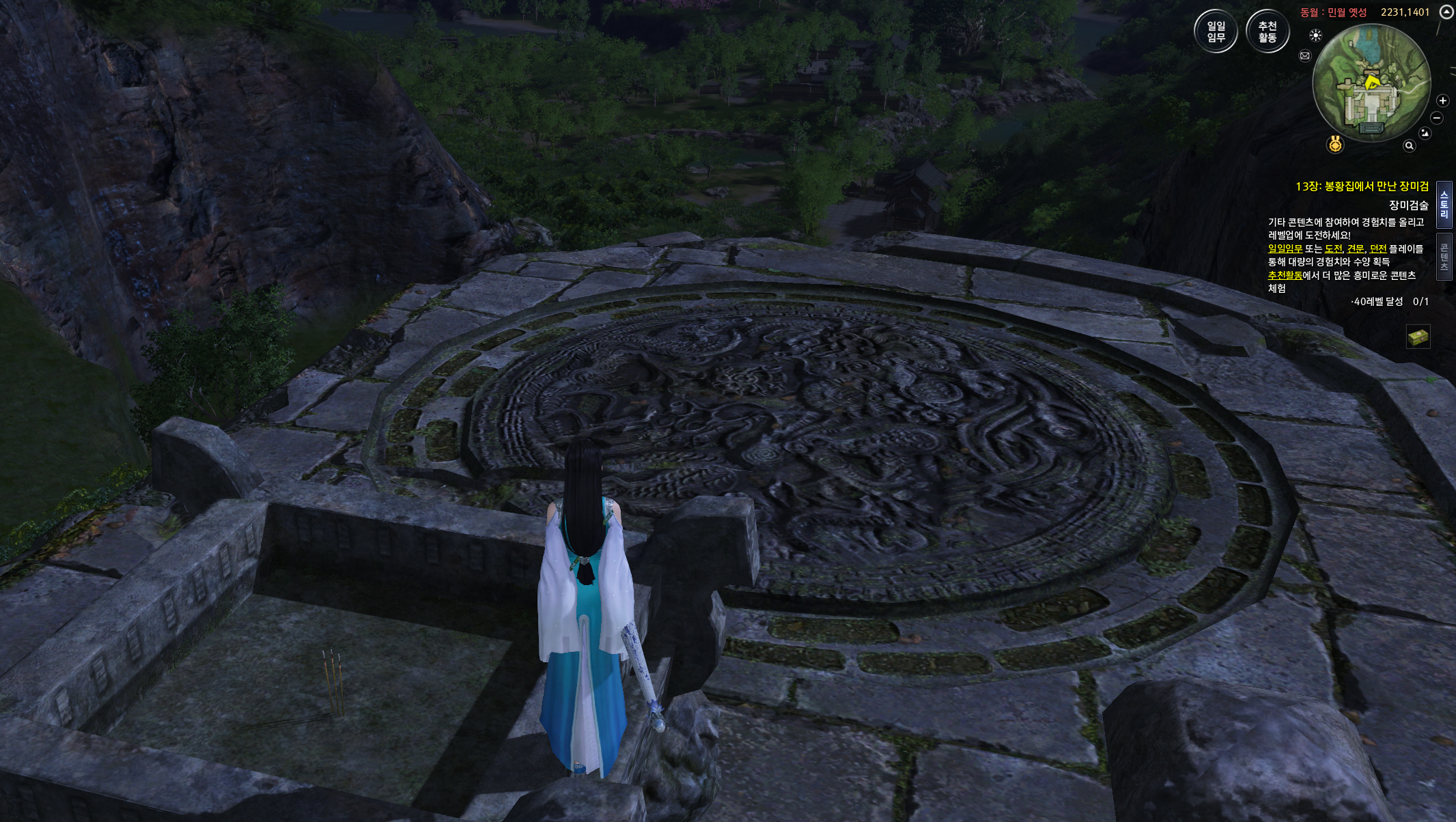Viewport: 1456px width, 822px height.
Task: Follow the 일일임무 link in quest text
Action: 1285,249
